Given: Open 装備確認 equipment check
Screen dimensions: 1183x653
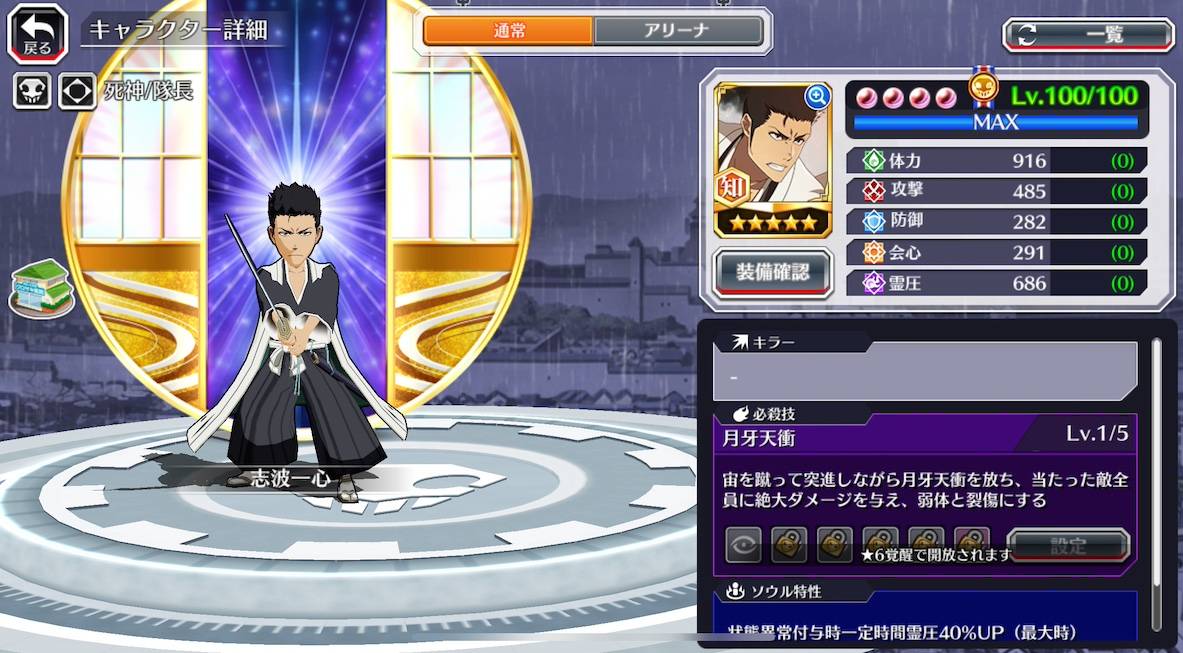Looking at the screenshot, I should 772,270.
